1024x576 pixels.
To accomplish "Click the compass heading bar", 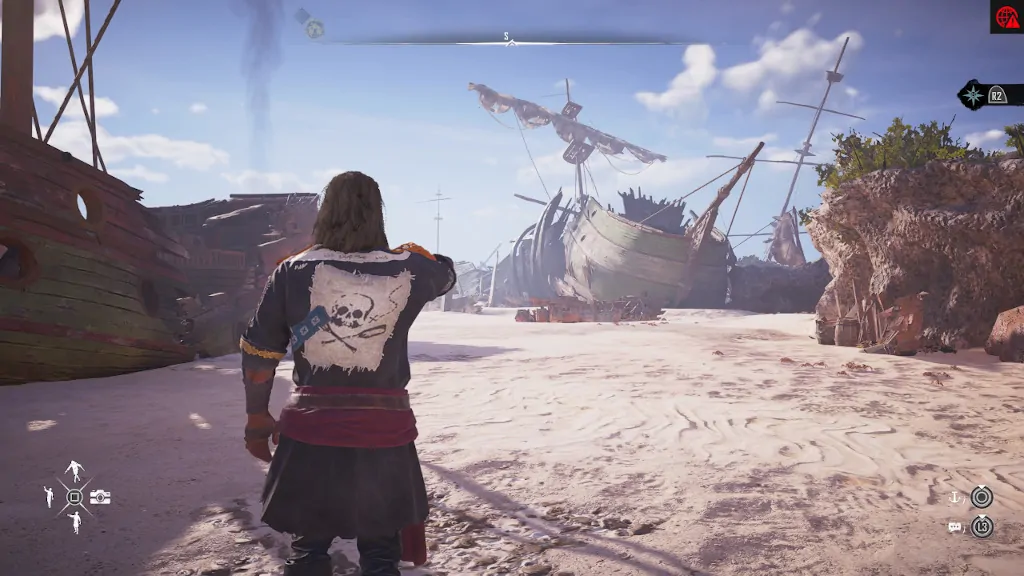I will 508,40.
